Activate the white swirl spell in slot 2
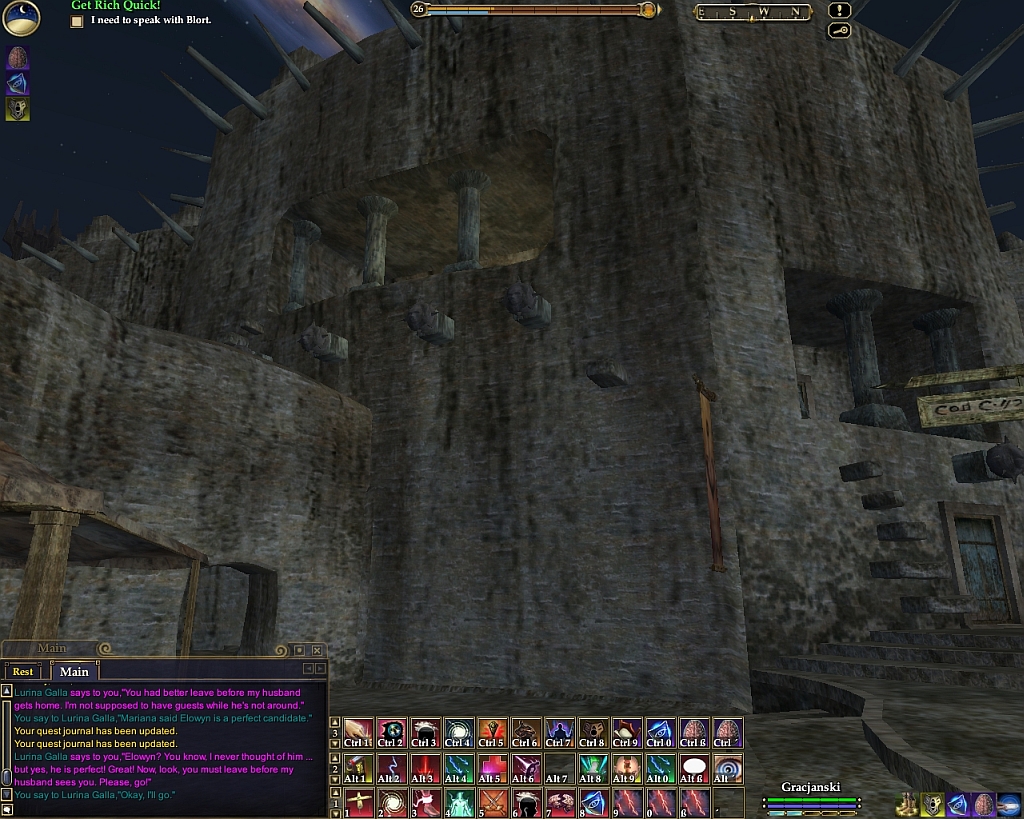This screenshot has width=1024, height=819. tap(390, 803)
